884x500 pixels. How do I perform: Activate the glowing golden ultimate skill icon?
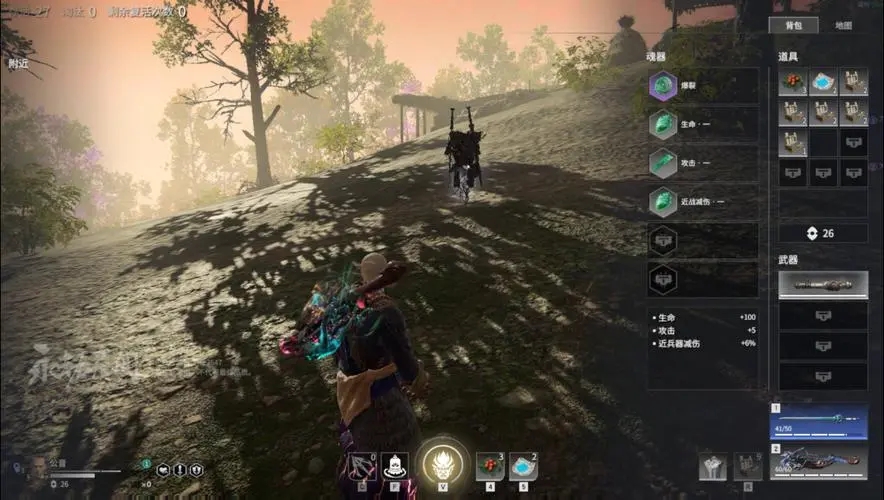click(439, 463)
